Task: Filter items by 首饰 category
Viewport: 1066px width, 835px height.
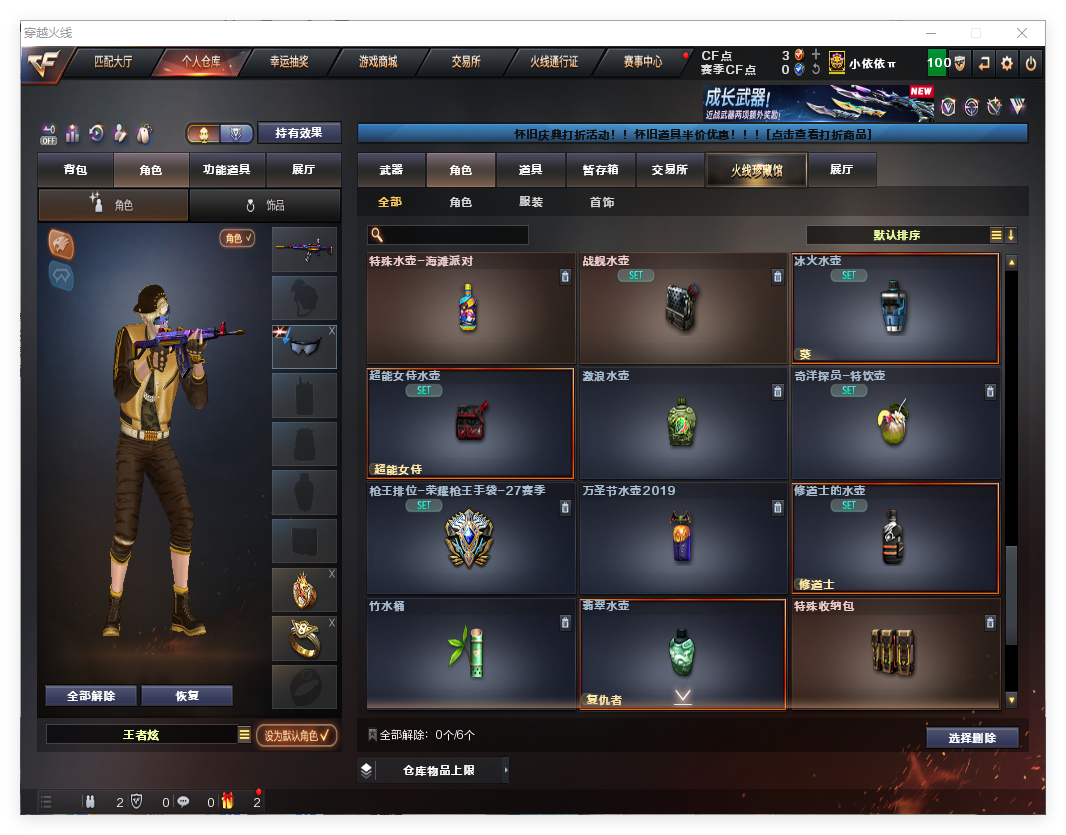Action: point(602,202)
